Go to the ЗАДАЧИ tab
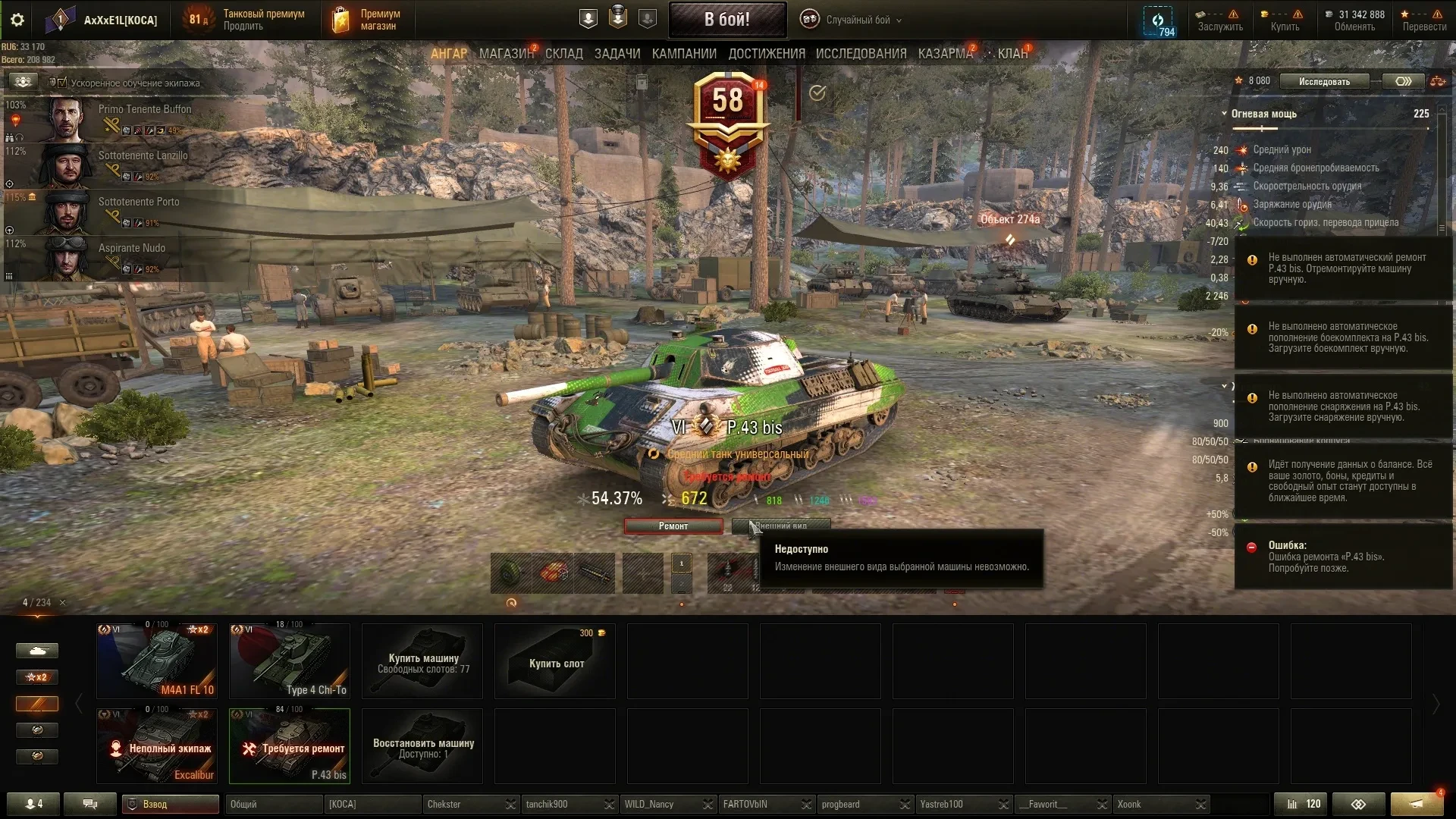 coord(617,54)
